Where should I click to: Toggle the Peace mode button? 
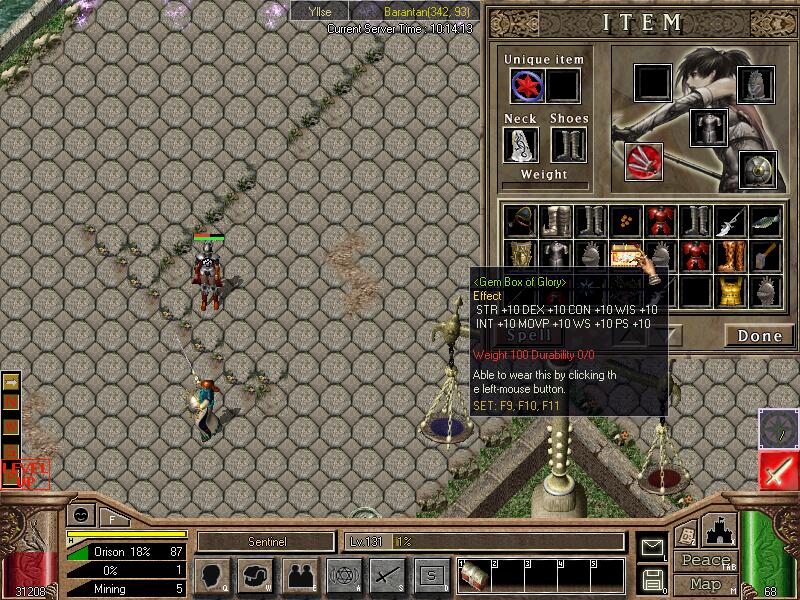tap(706, 561)
